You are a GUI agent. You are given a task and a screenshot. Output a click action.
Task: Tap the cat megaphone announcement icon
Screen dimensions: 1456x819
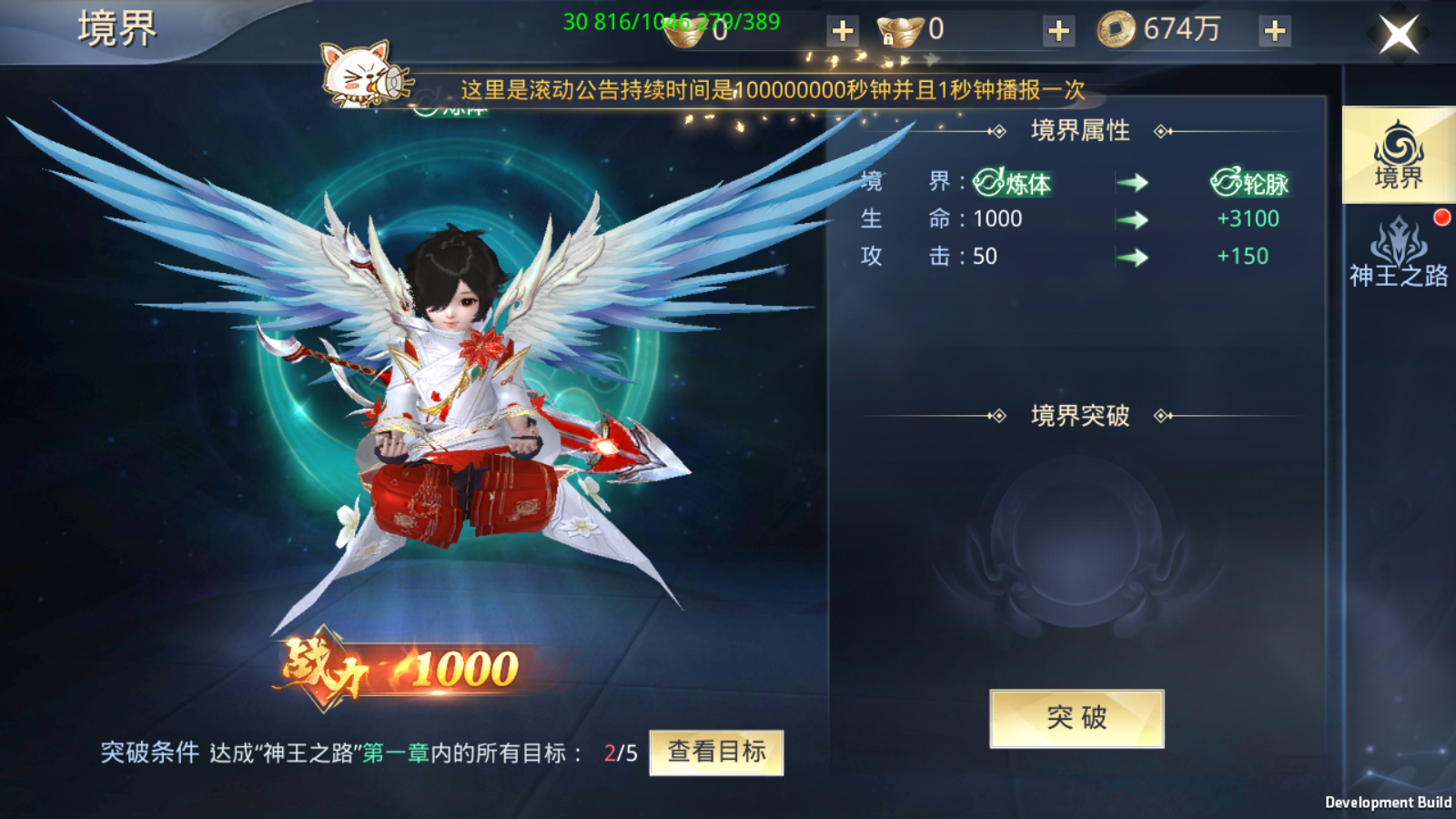pos(361,75)
